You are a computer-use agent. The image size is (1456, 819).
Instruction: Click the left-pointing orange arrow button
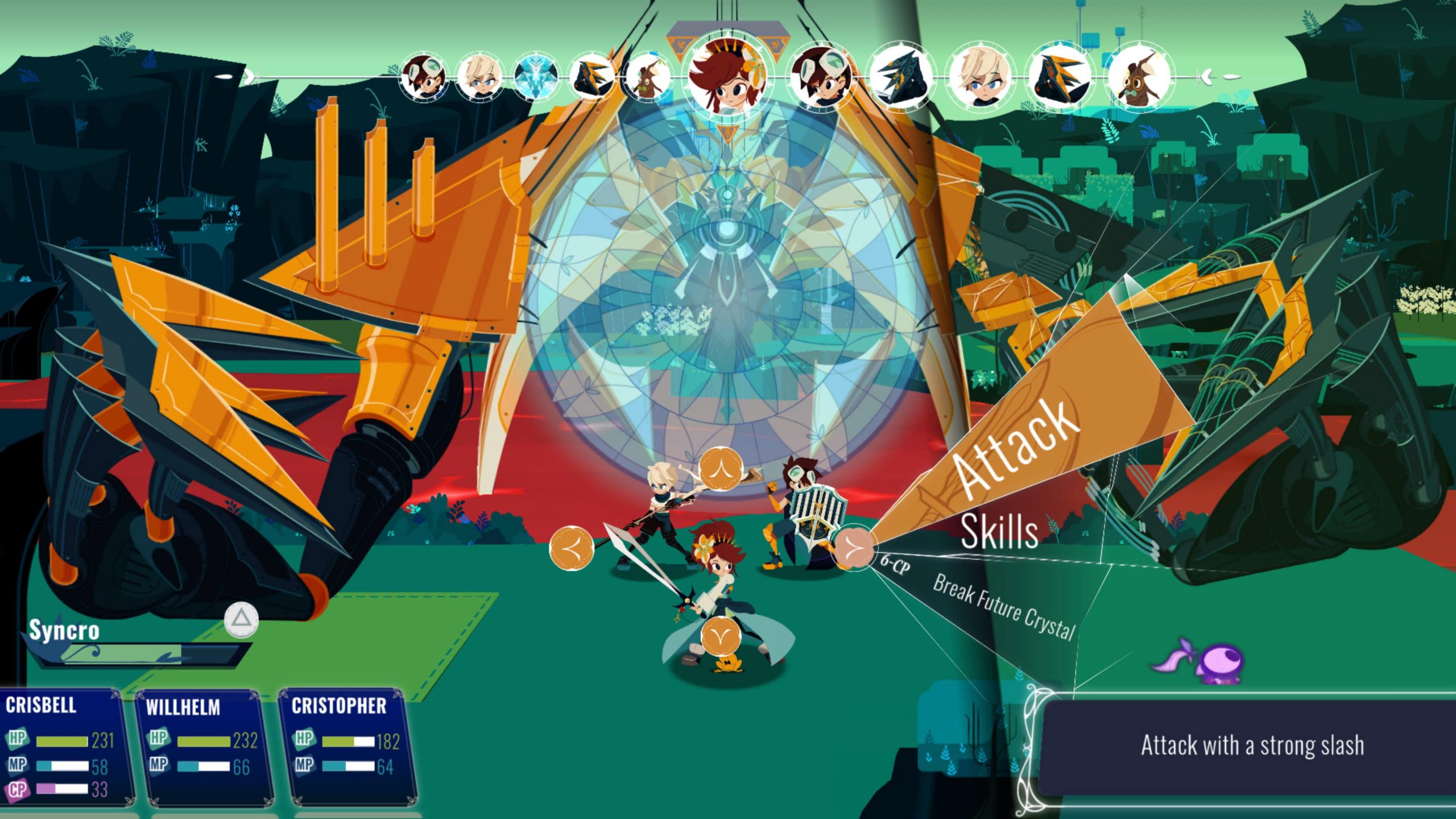pos(571,548)
